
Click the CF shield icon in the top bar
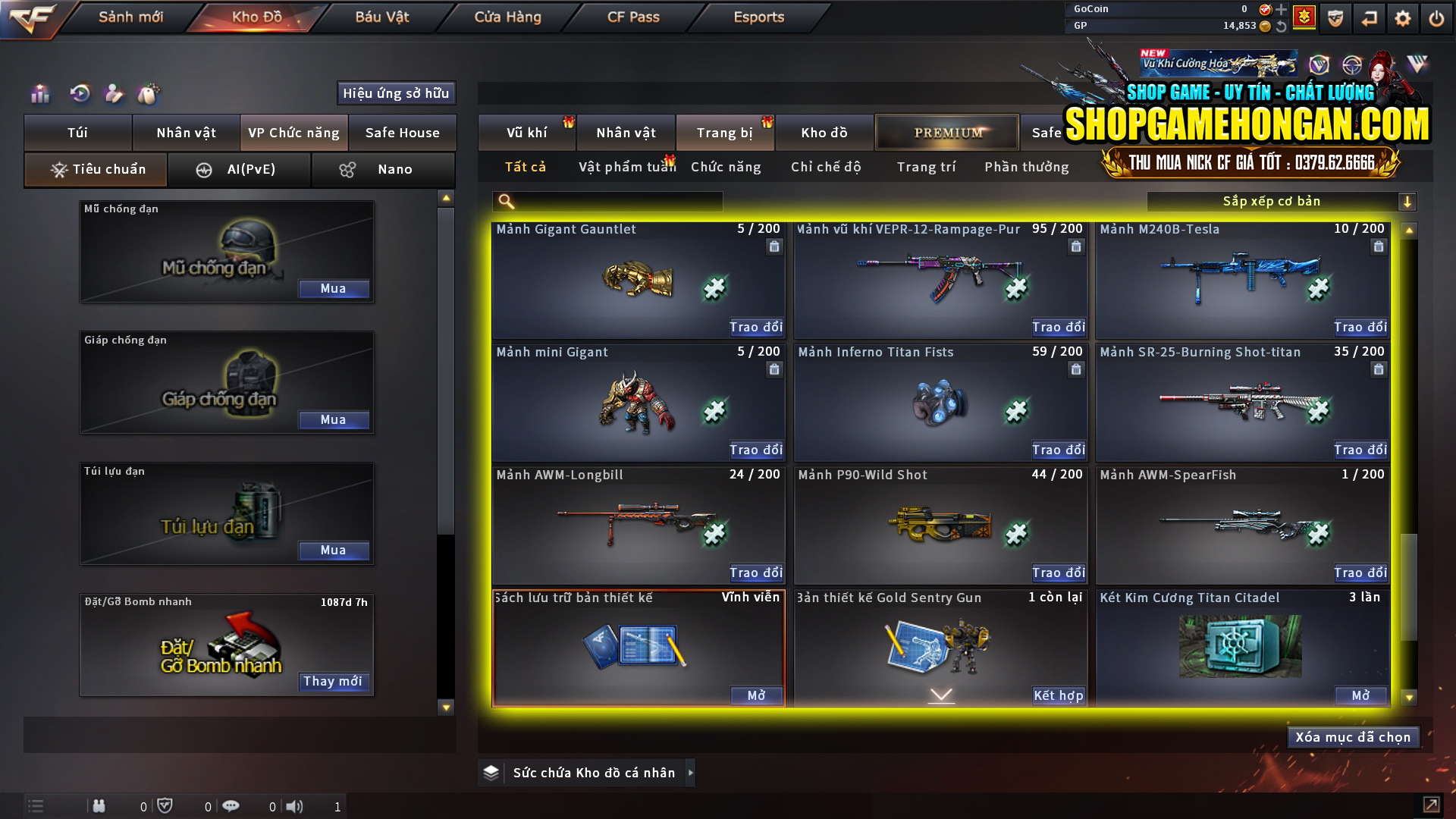pos(1334,18)
